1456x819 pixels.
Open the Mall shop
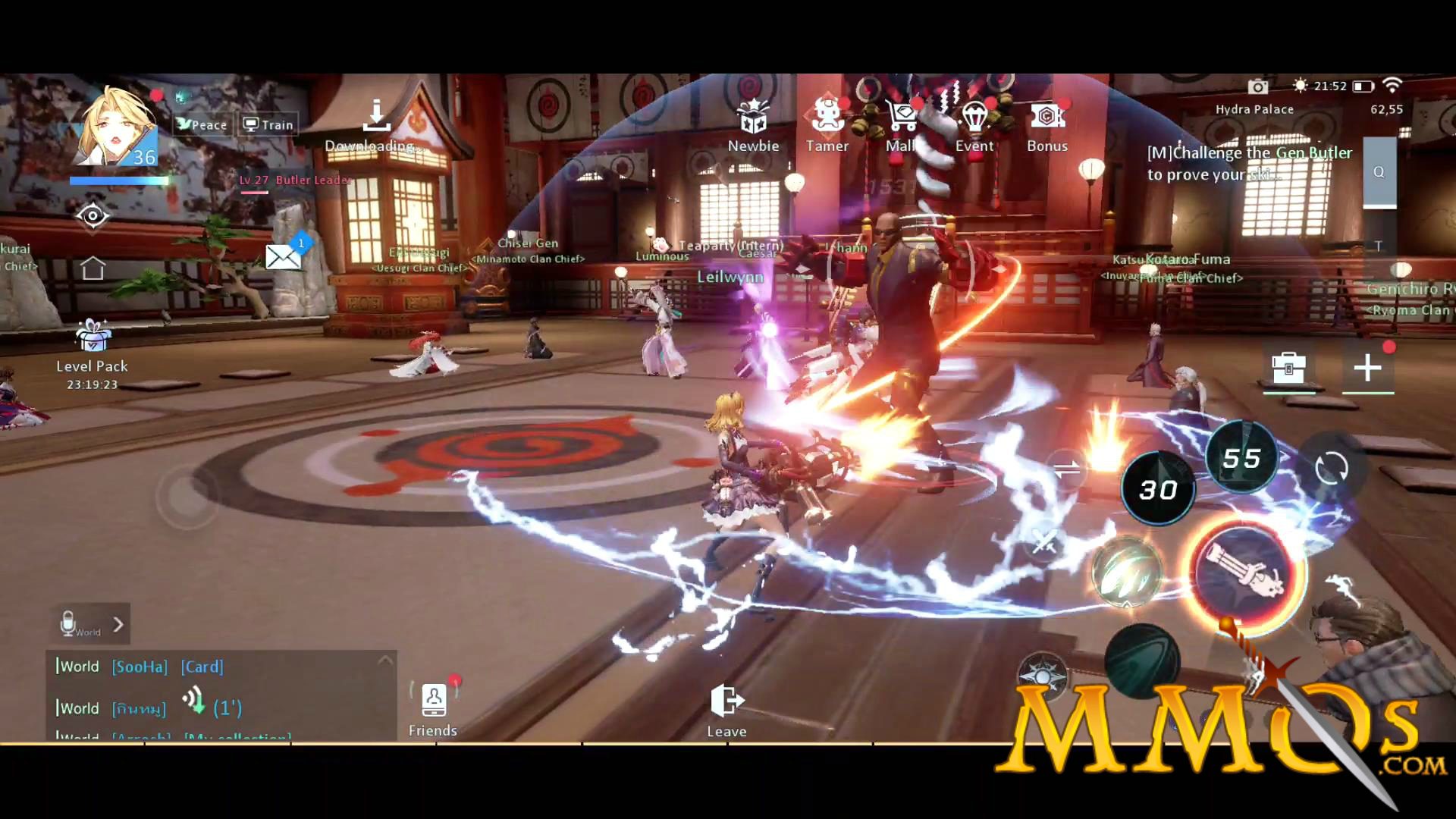tap(900, 114)
